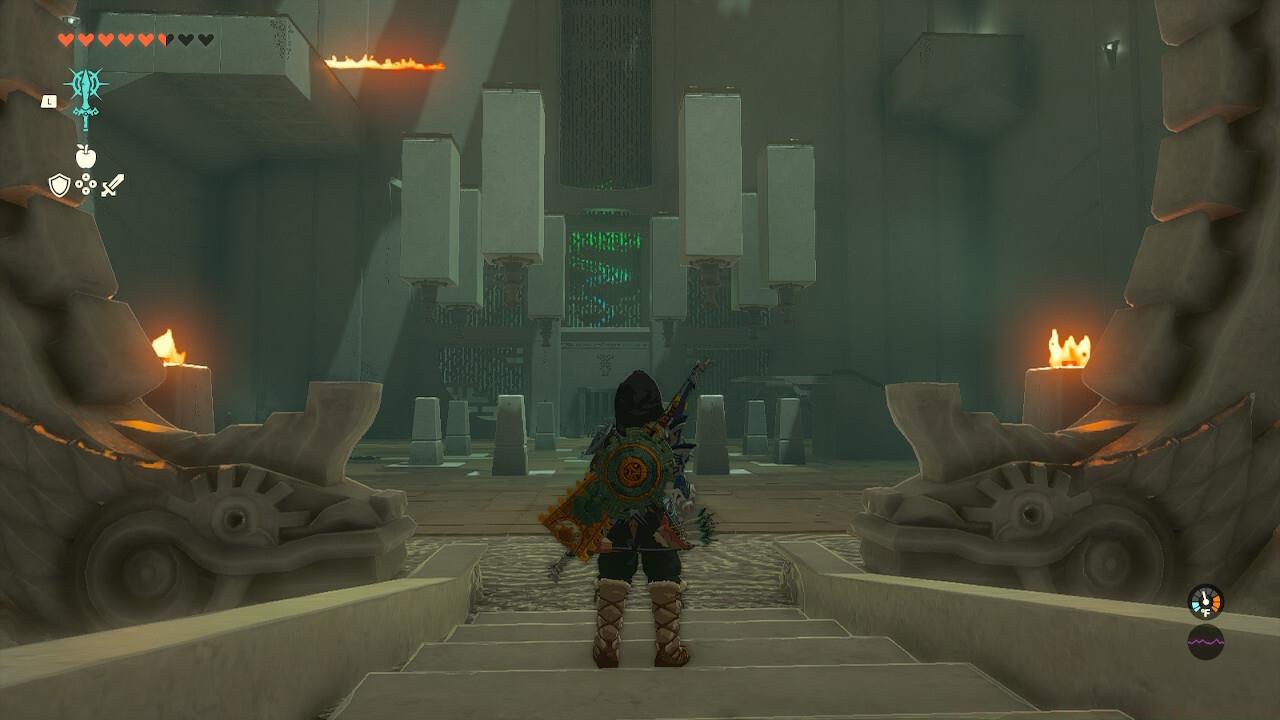Image resolution: width=1280 pixels, height=720 pixels.
Task: Select the shield icon in the HUD
Action: (x=59, y=183)
